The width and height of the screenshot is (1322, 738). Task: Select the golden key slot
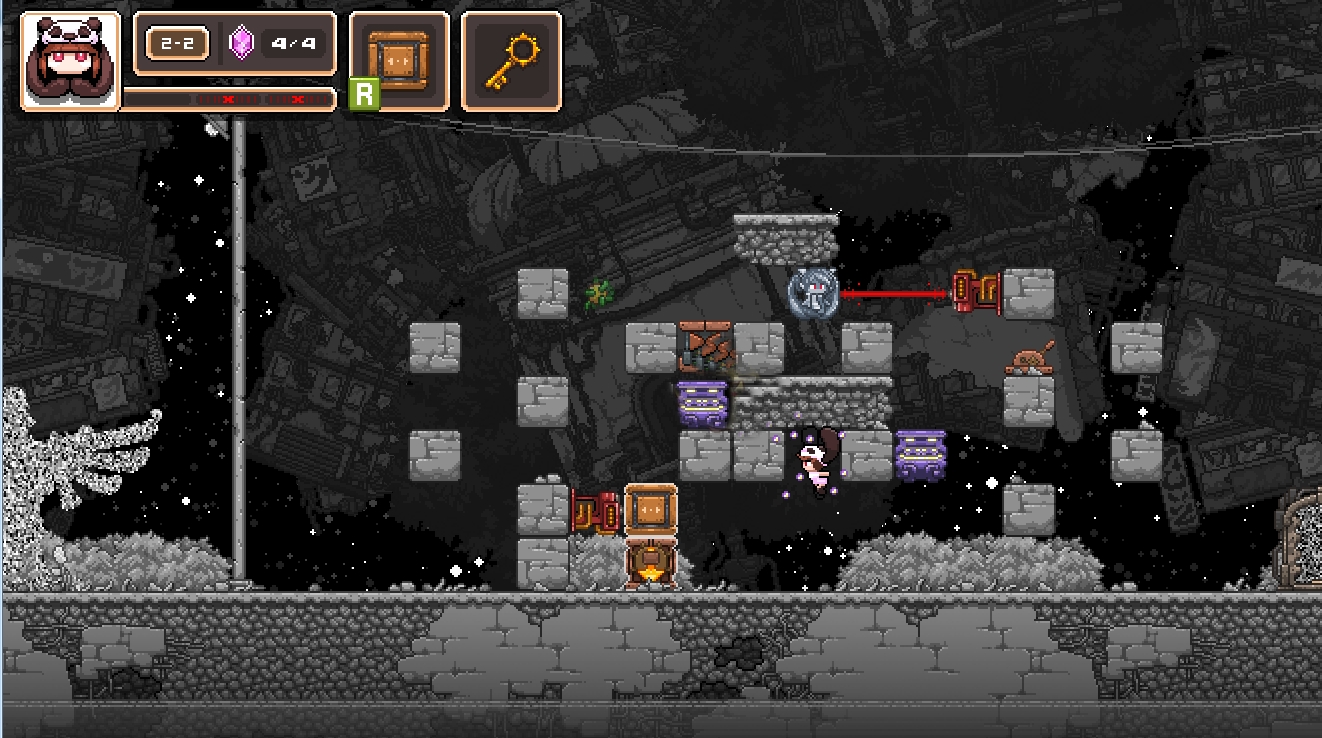[511, 61]
